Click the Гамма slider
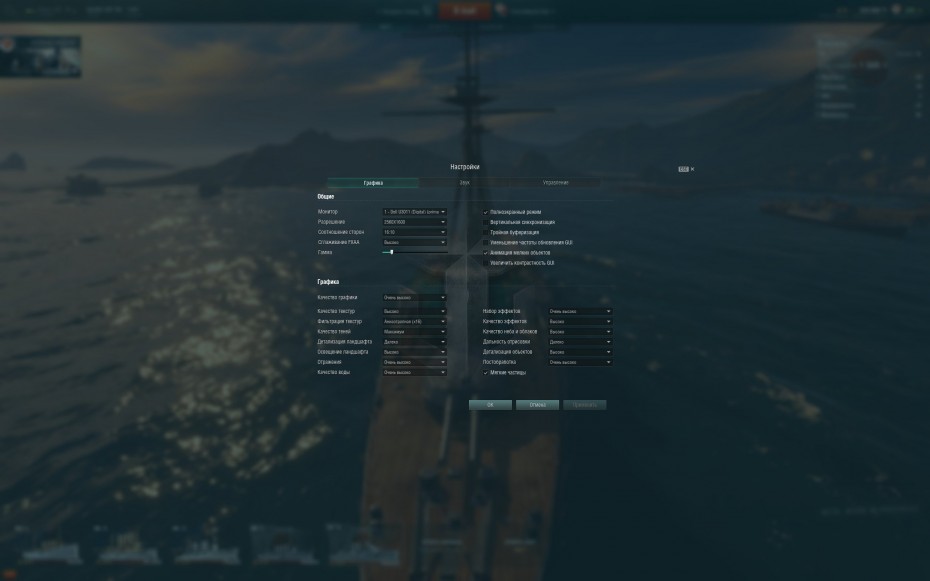The width and height of the screenshot is (930, 581). point(414,252)
